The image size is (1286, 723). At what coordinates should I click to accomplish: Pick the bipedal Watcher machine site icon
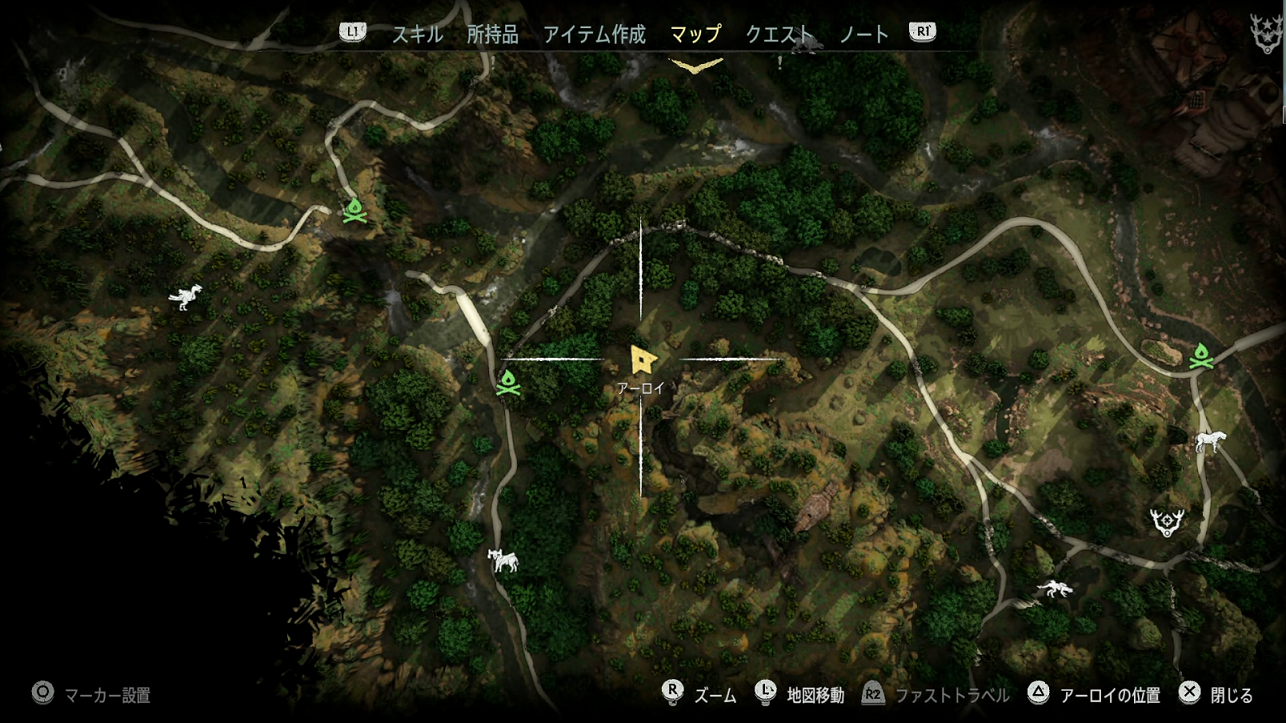pos(185,296)
